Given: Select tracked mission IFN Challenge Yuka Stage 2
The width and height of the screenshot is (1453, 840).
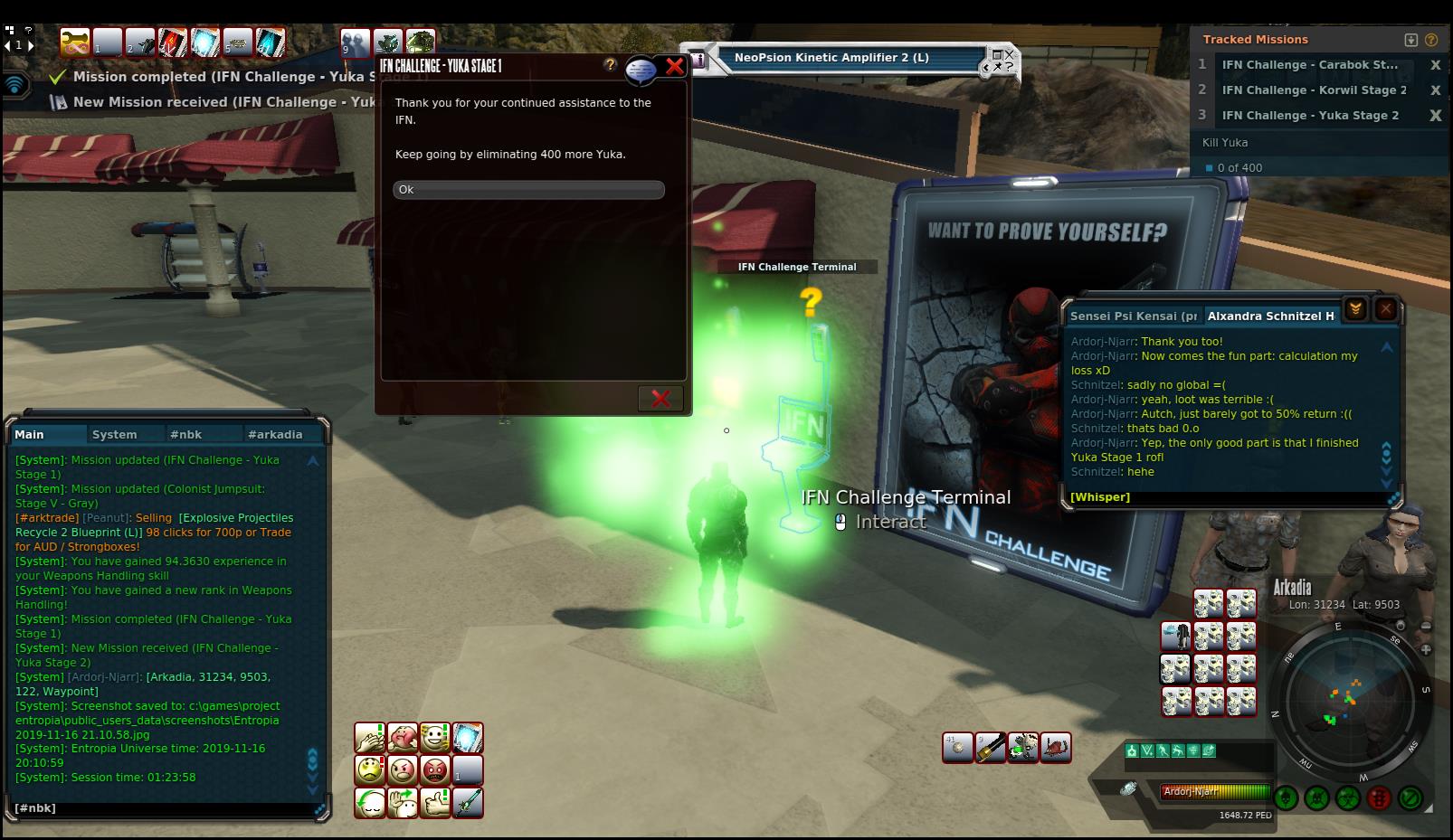Looking at the screenshot, I should pos(1309,116).
